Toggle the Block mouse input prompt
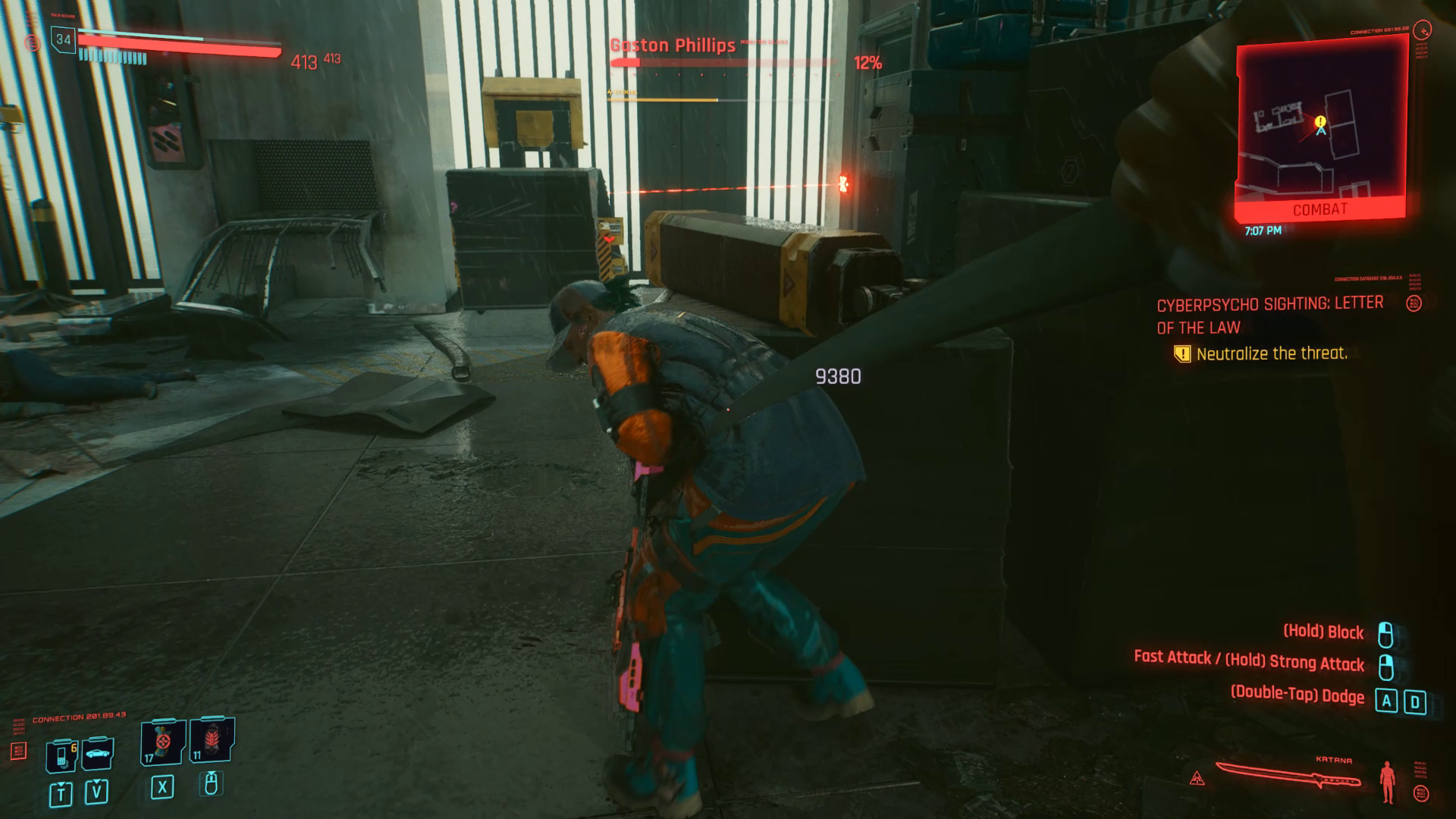The height and width of the screenshot is (819, 1456). 1323,632
